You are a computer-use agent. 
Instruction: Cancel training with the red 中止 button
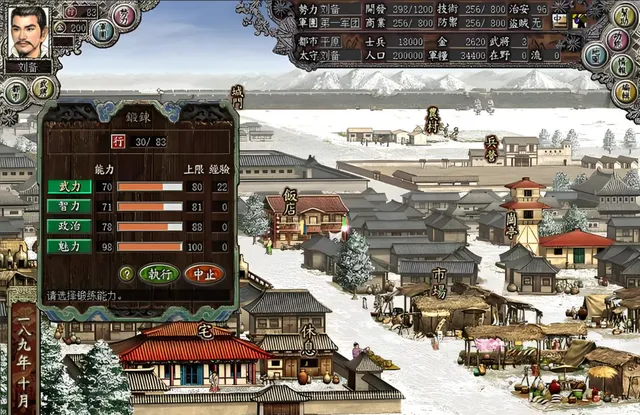pyautogui.click(x=204, y=273)
